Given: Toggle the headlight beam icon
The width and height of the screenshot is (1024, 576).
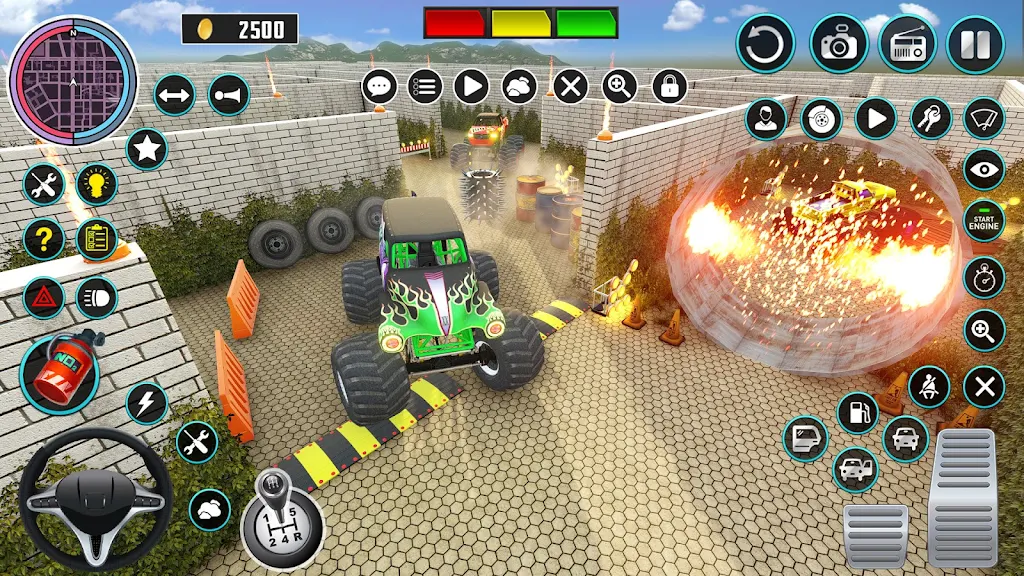Looking at the screenshot, I should click(x=97, y=297).
